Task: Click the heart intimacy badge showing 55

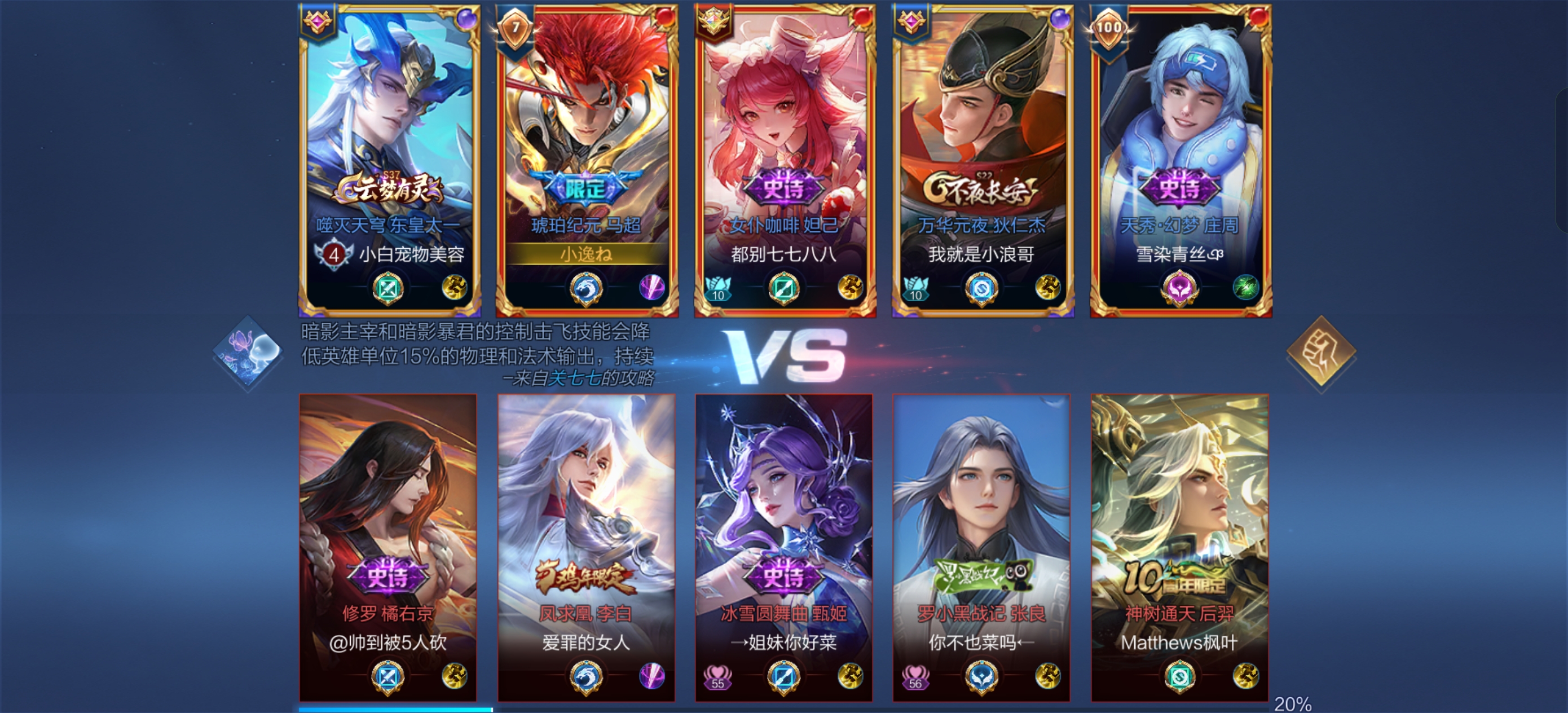Action: [x=717, y=676]
